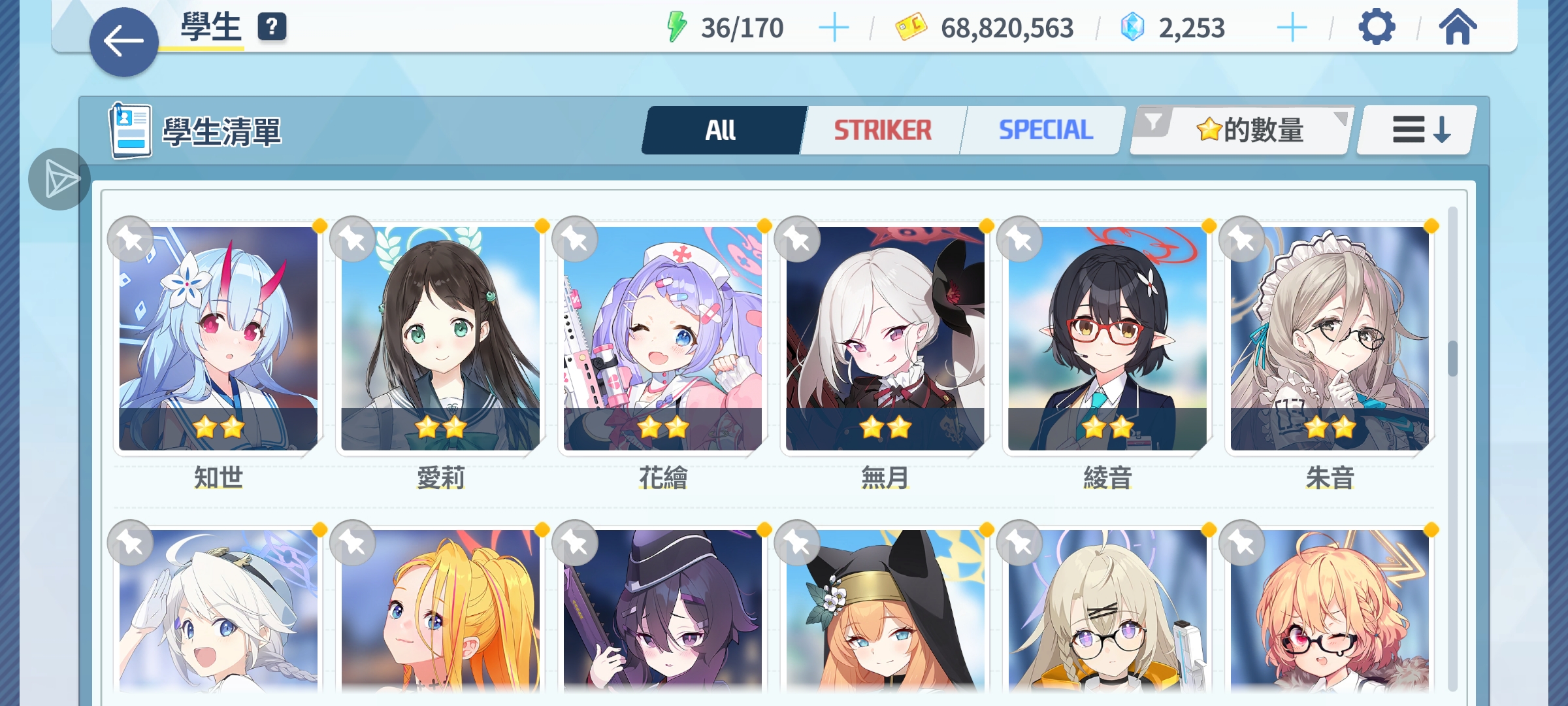The image size is (1568, 706).
Task: Return to the home lobby
Action: [1458, 27]
